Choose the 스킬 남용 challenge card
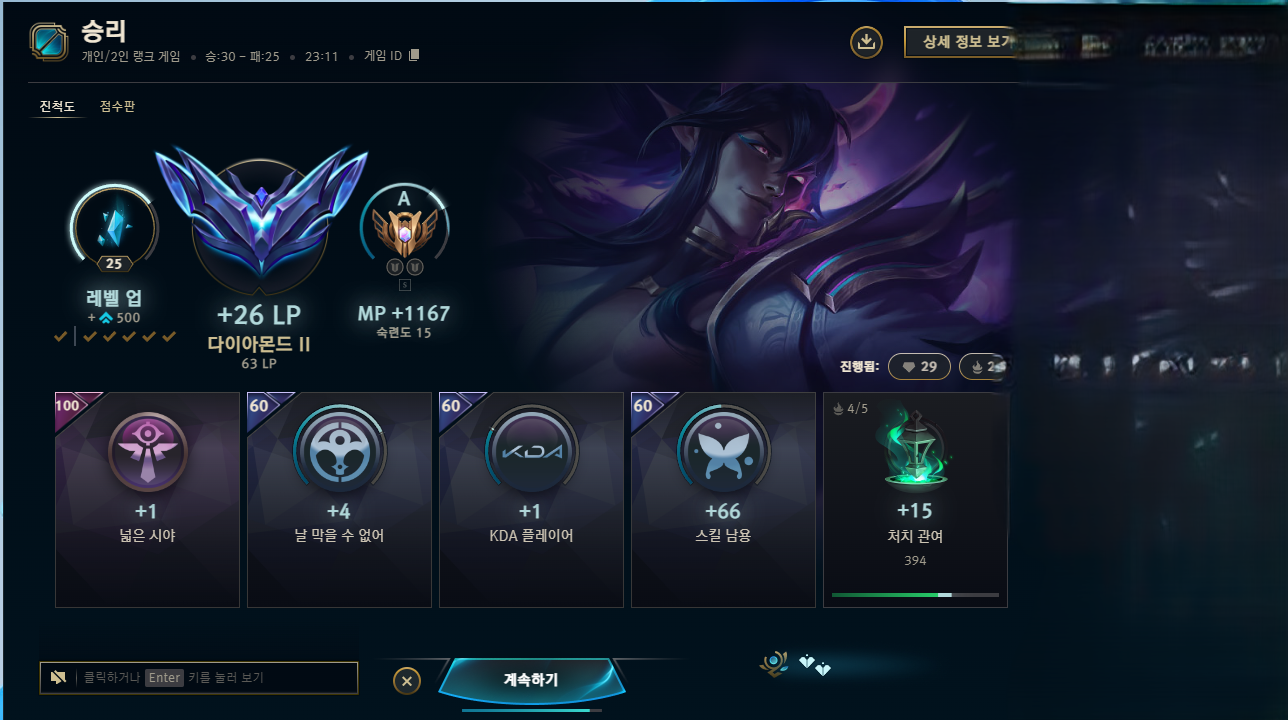The image size is (1288, 720). (723, 500)
